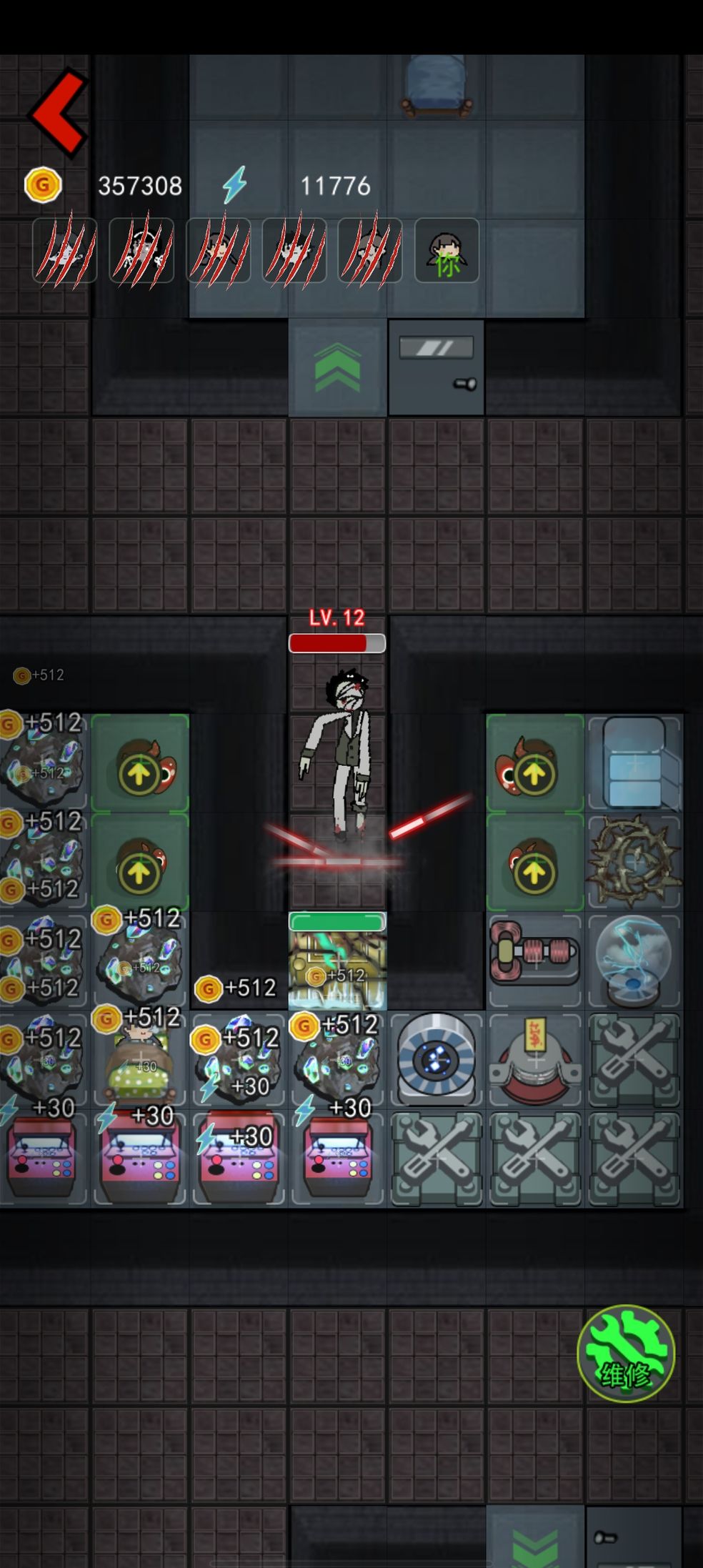Select the refrigerator building tile

(634, 763)
